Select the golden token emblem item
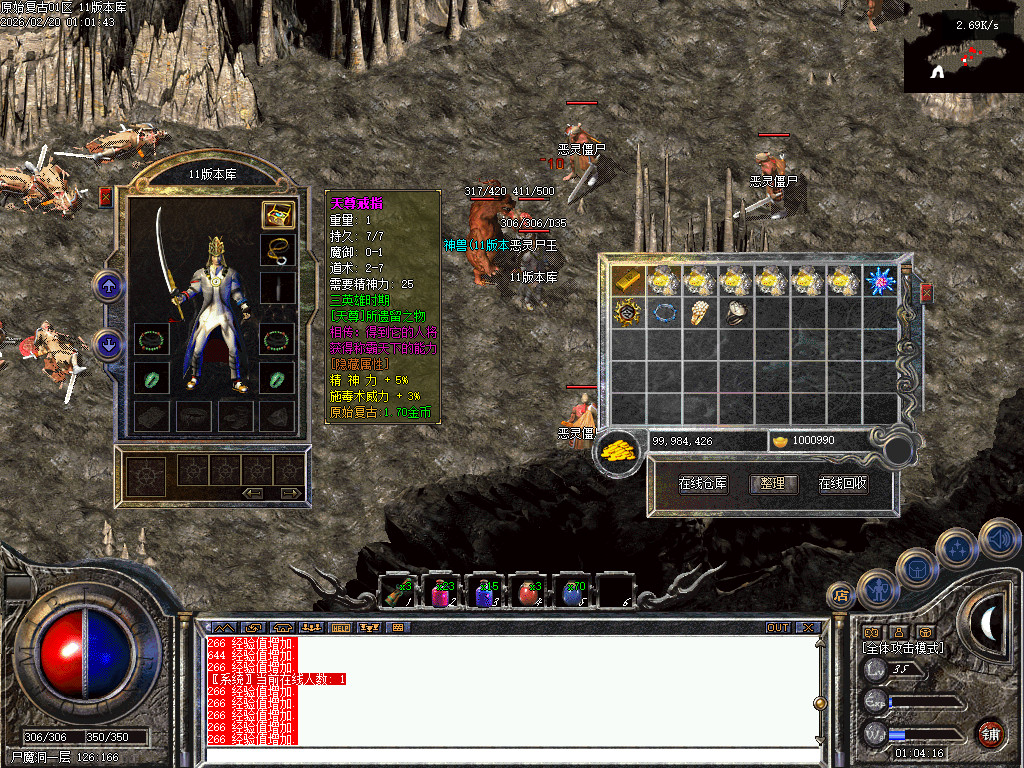Screen dimensions: 1024x768 click(628, 313)
